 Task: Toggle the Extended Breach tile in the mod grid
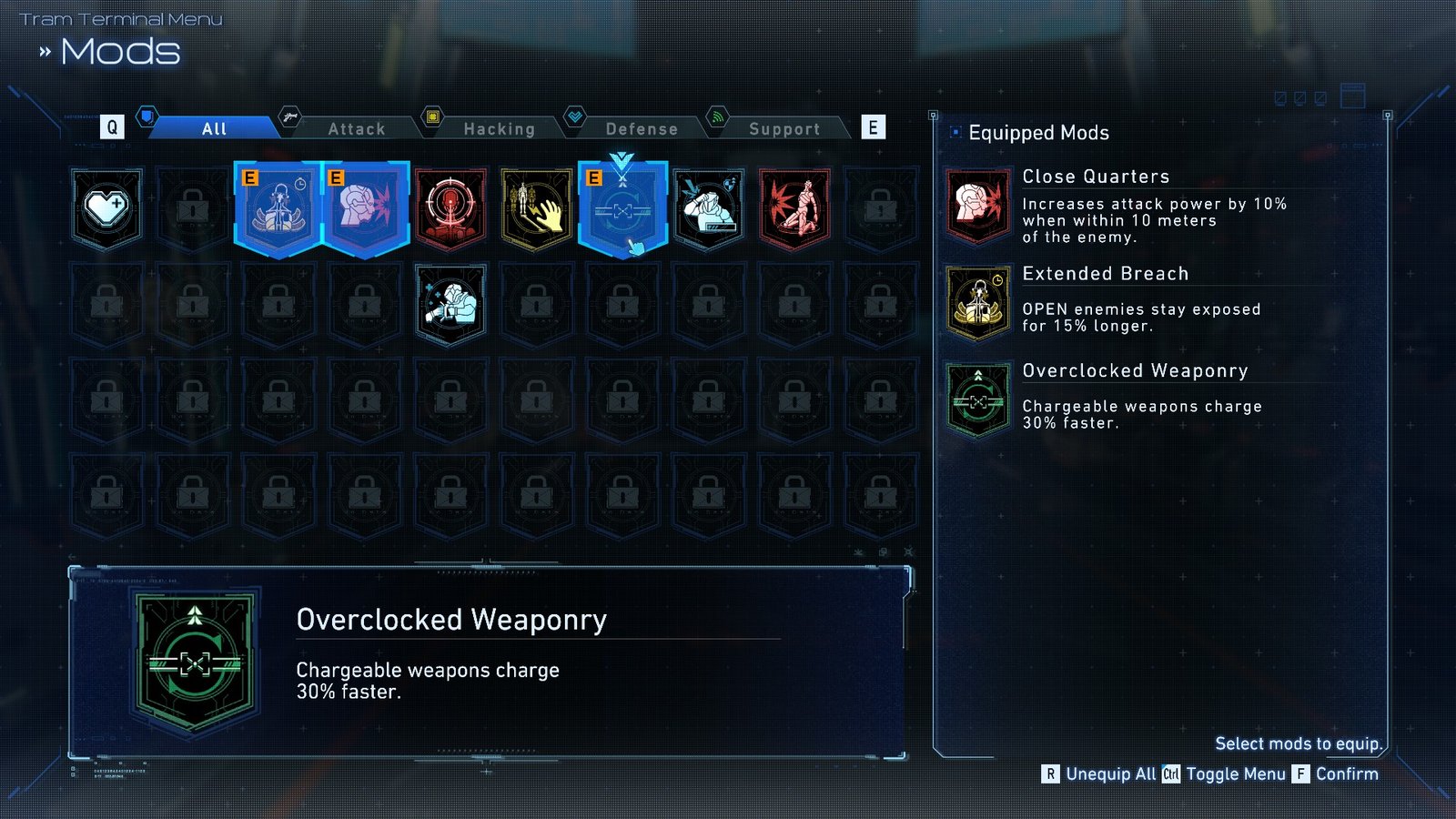point(278,208)
